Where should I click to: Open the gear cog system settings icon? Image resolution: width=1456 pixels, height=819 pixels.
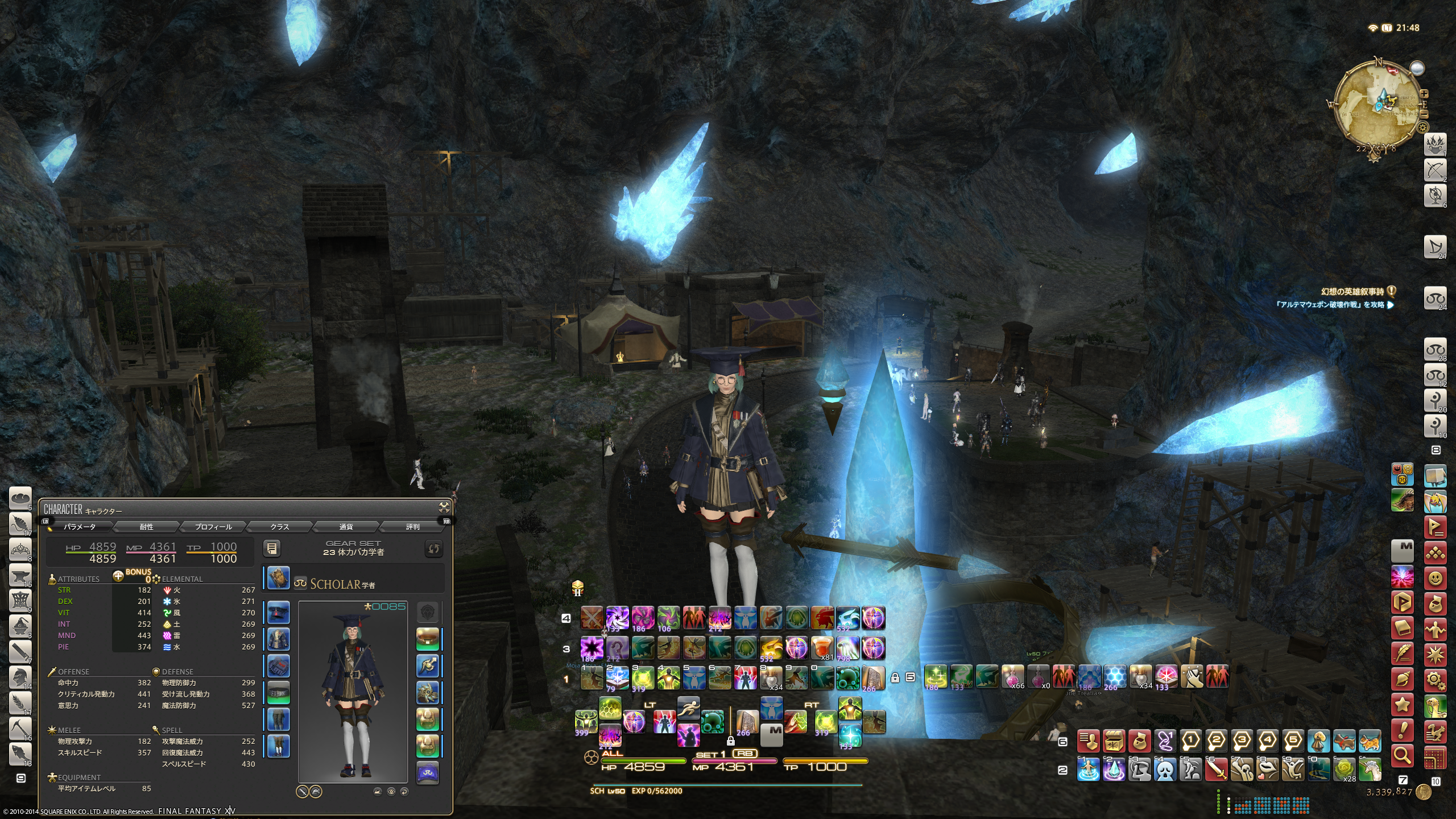(x=1436, y=680)
